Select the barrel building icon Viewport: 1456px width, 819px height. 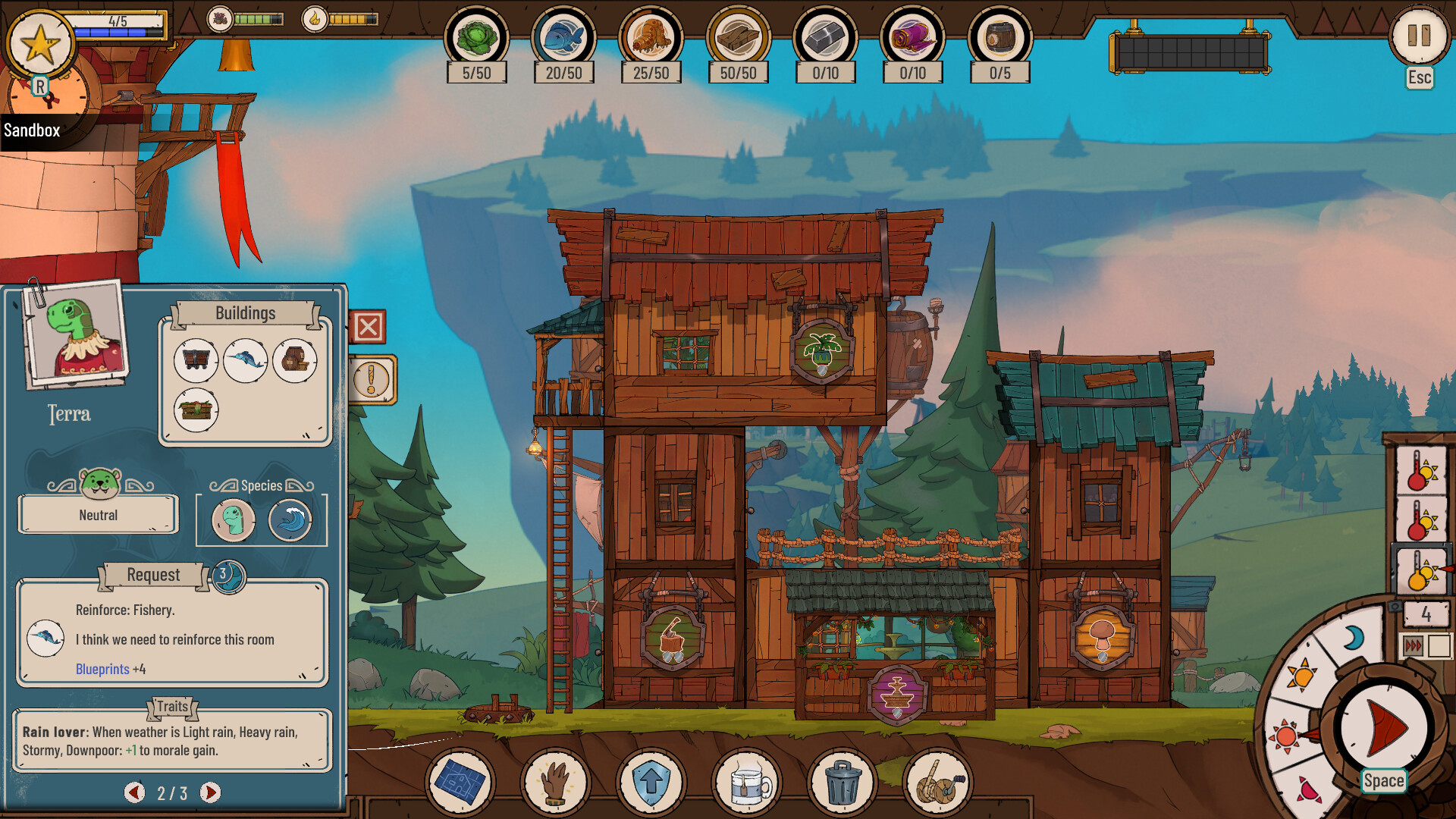pyautogui.click(x=294, y=360)
